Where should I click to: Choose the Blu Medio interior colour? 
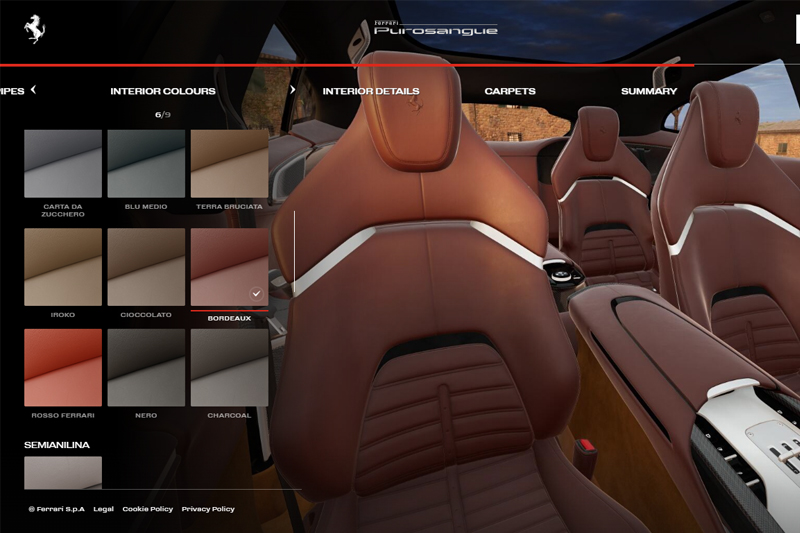(146, 163)
